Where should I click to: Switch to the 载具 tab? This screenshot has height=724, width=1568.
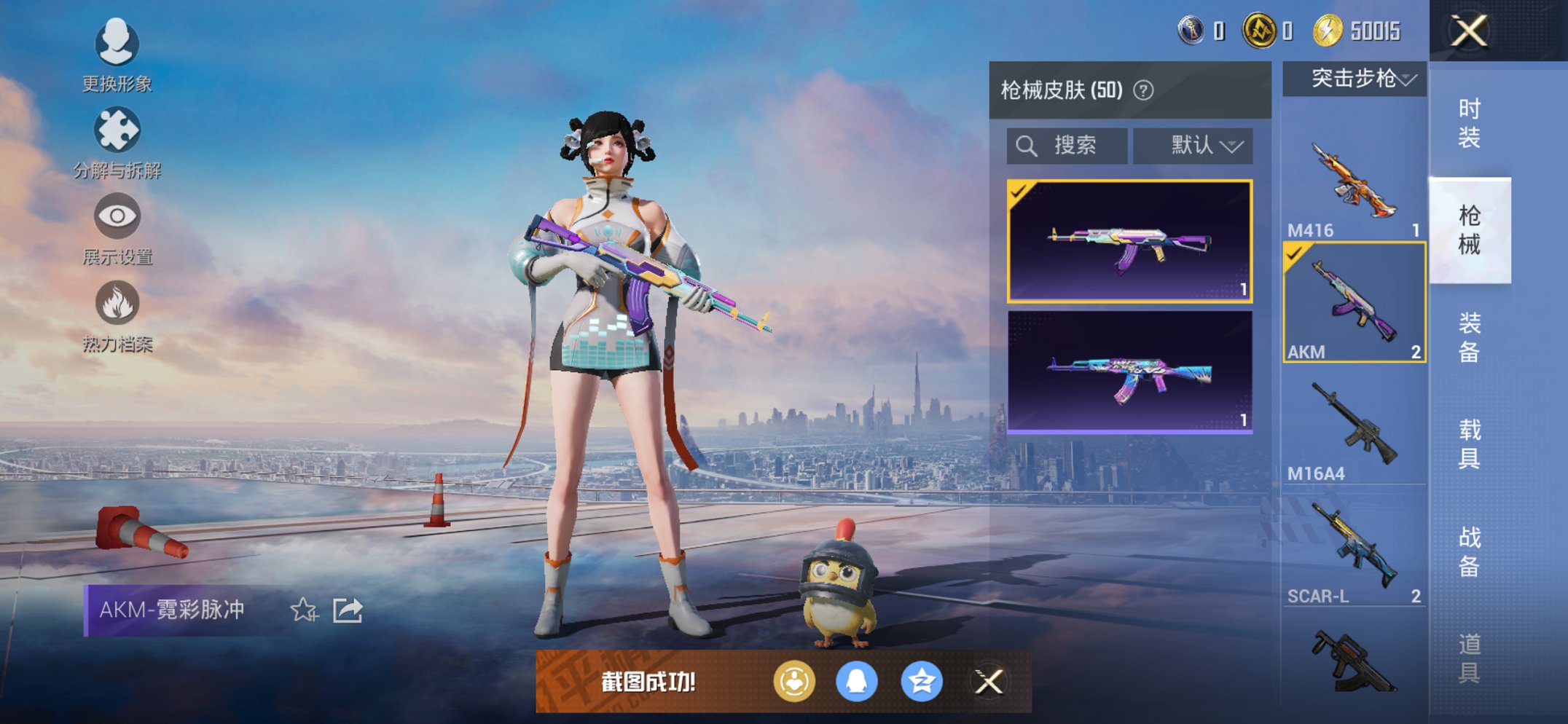1469,444
